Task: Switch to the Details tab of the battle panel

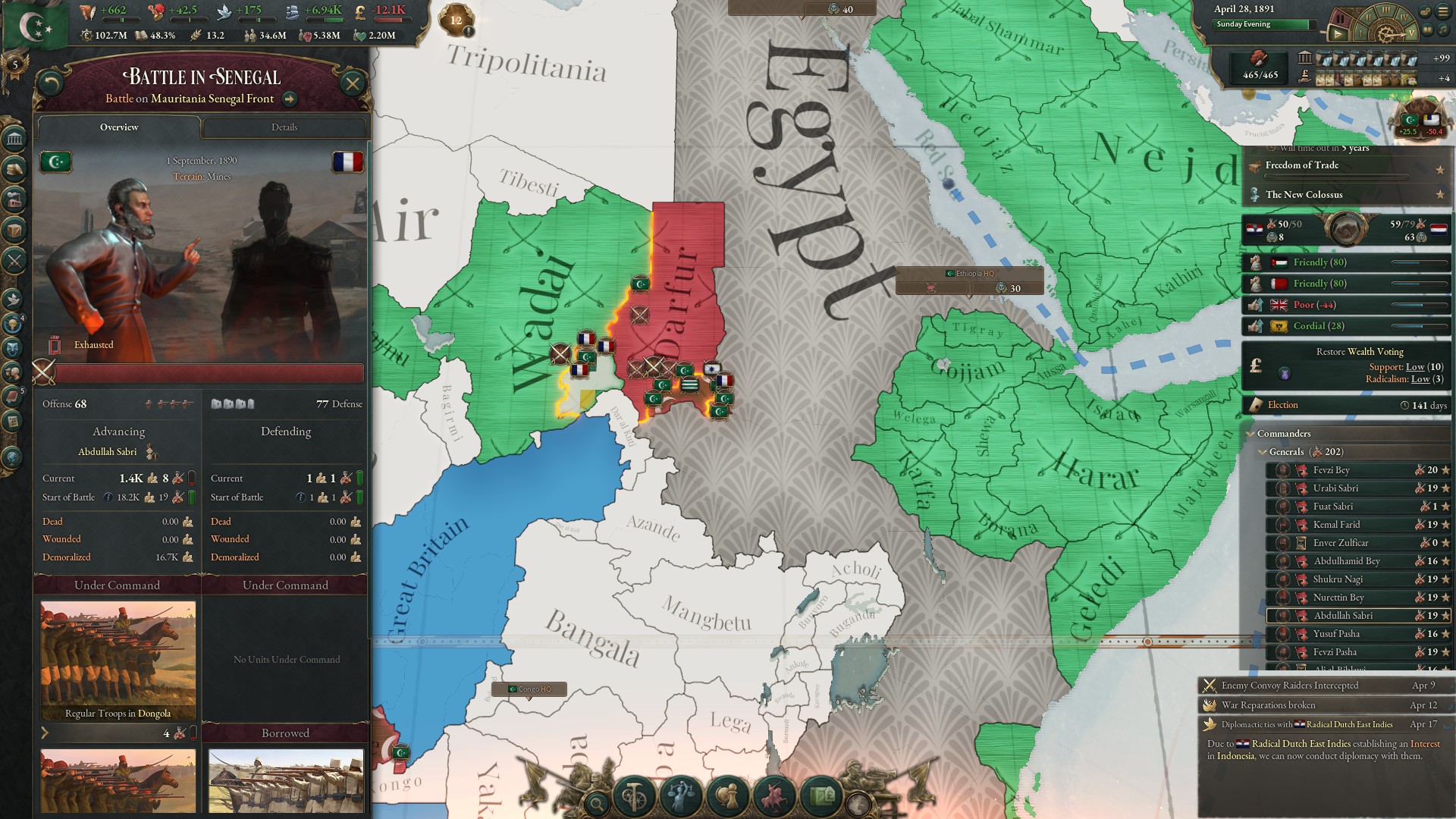Action: pos(286,127)
